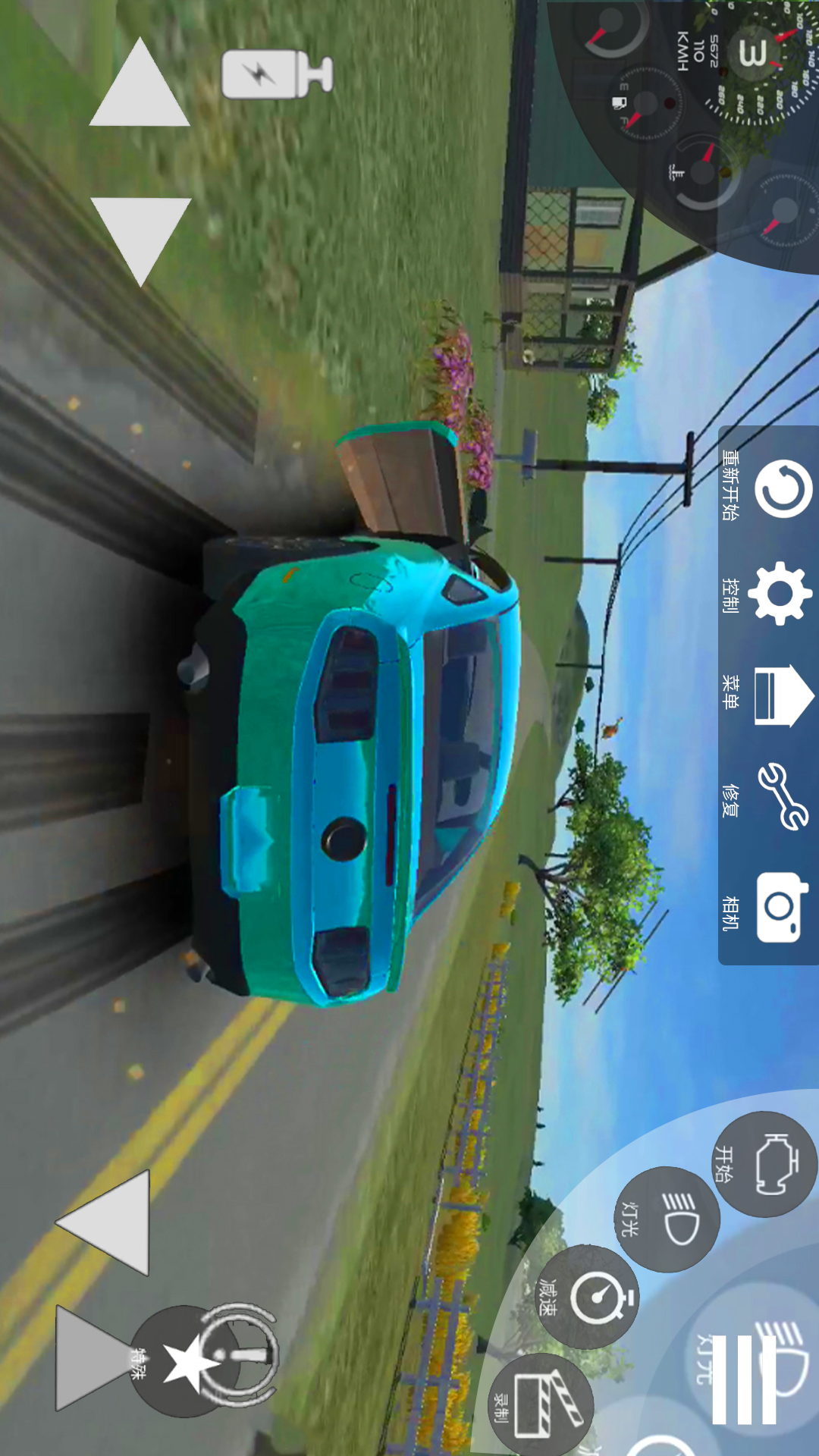Viewport: 819px width, 1456px height.
Task: Switch view with the 相机 camera button
Action: click(x=780, y=908)
